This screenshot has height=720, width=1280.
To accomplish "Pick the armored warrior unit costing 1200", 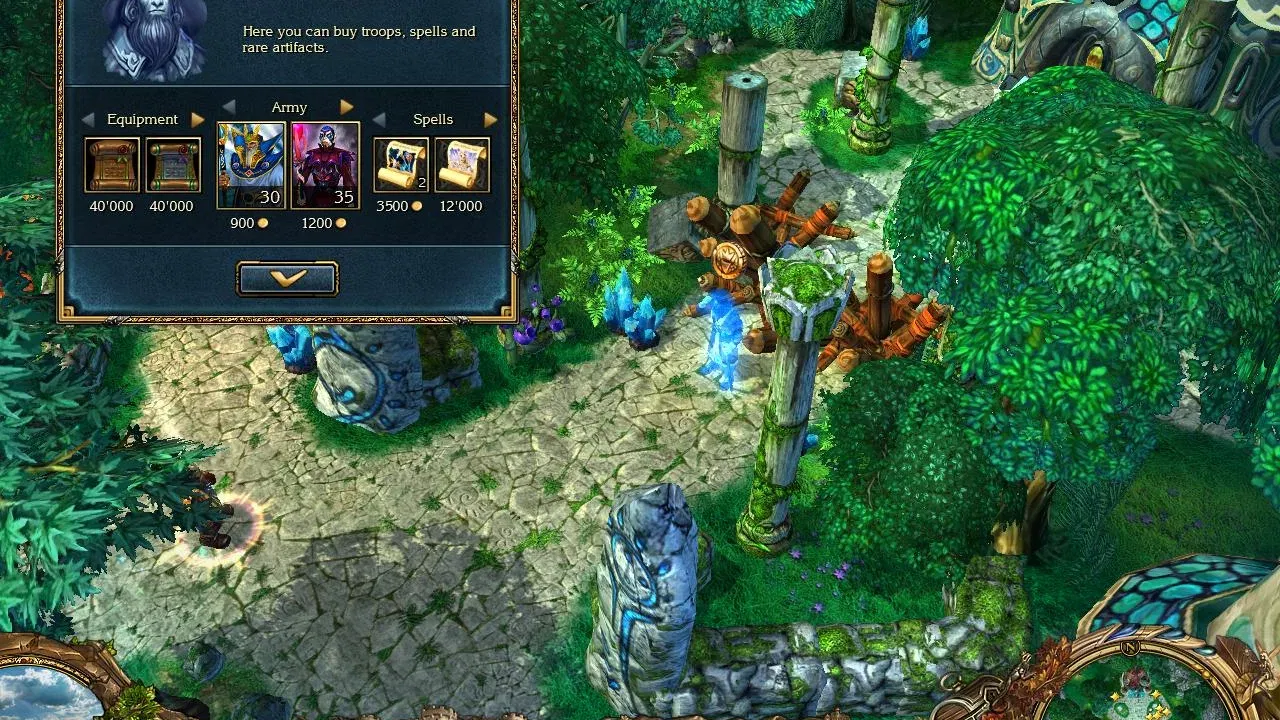I will tap(323, 165).
